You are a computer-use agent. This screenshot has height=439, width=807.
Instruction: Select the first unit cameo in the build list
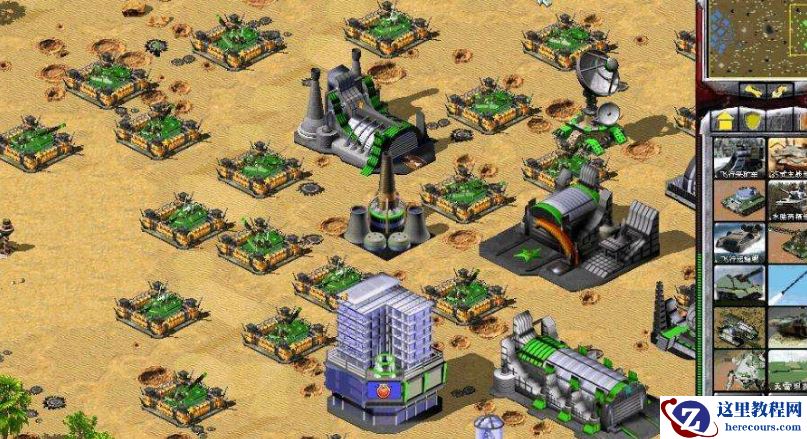click(x=739, y=157)
